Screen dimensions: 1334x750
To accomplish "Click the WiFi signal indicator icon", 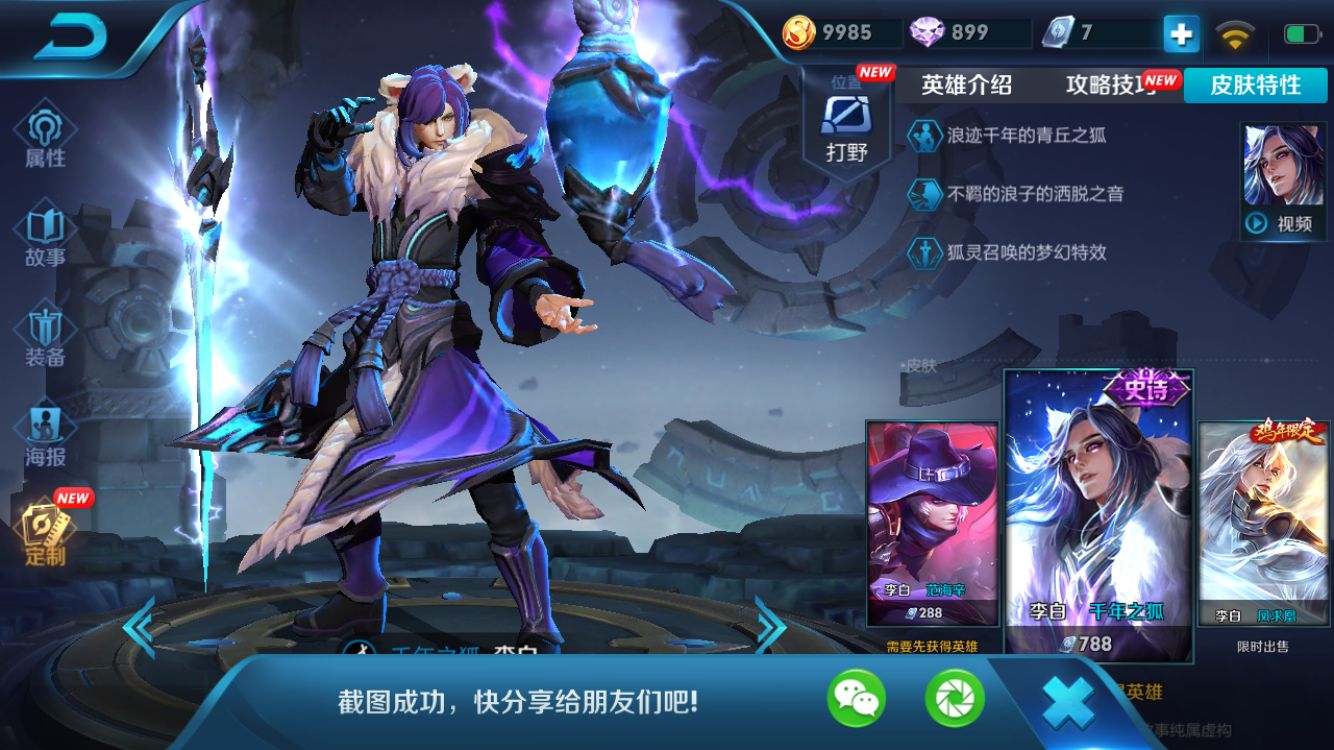I will 1237,33.
